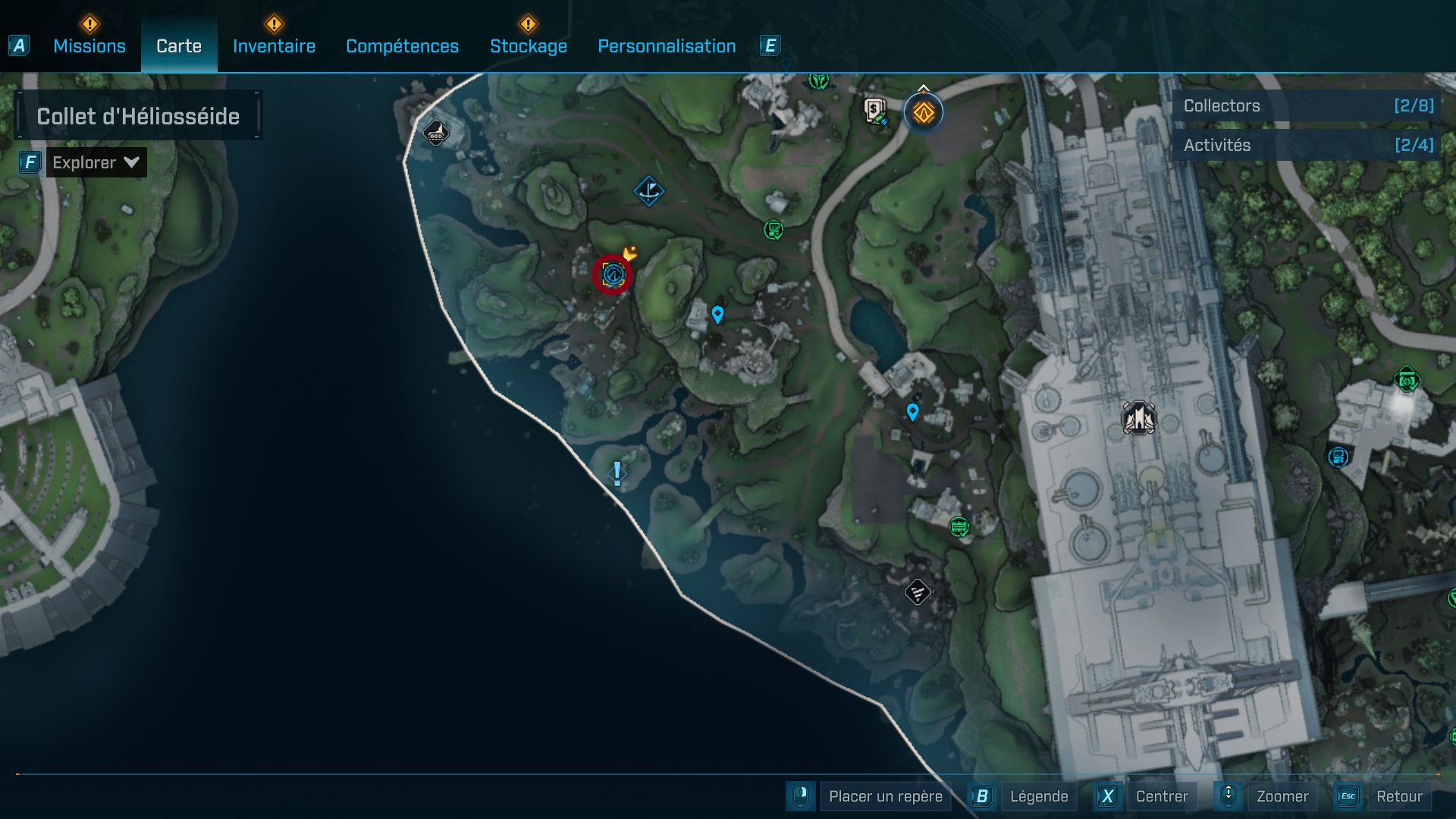Viewport: 1456px width, 819px height.
Task: Expand the Explorer filter dropdown
Action: tap(96, 162)
